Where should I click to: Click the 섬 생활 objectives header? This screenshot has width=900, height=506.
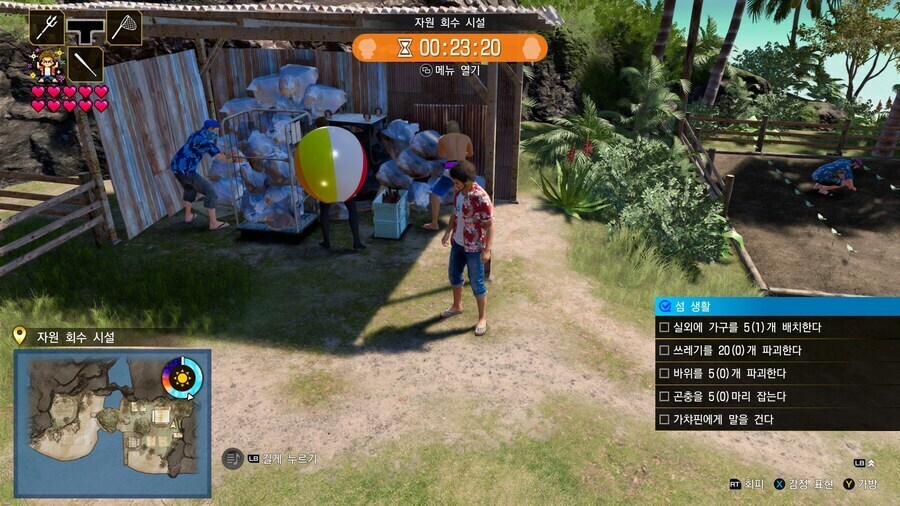(776, 306)
